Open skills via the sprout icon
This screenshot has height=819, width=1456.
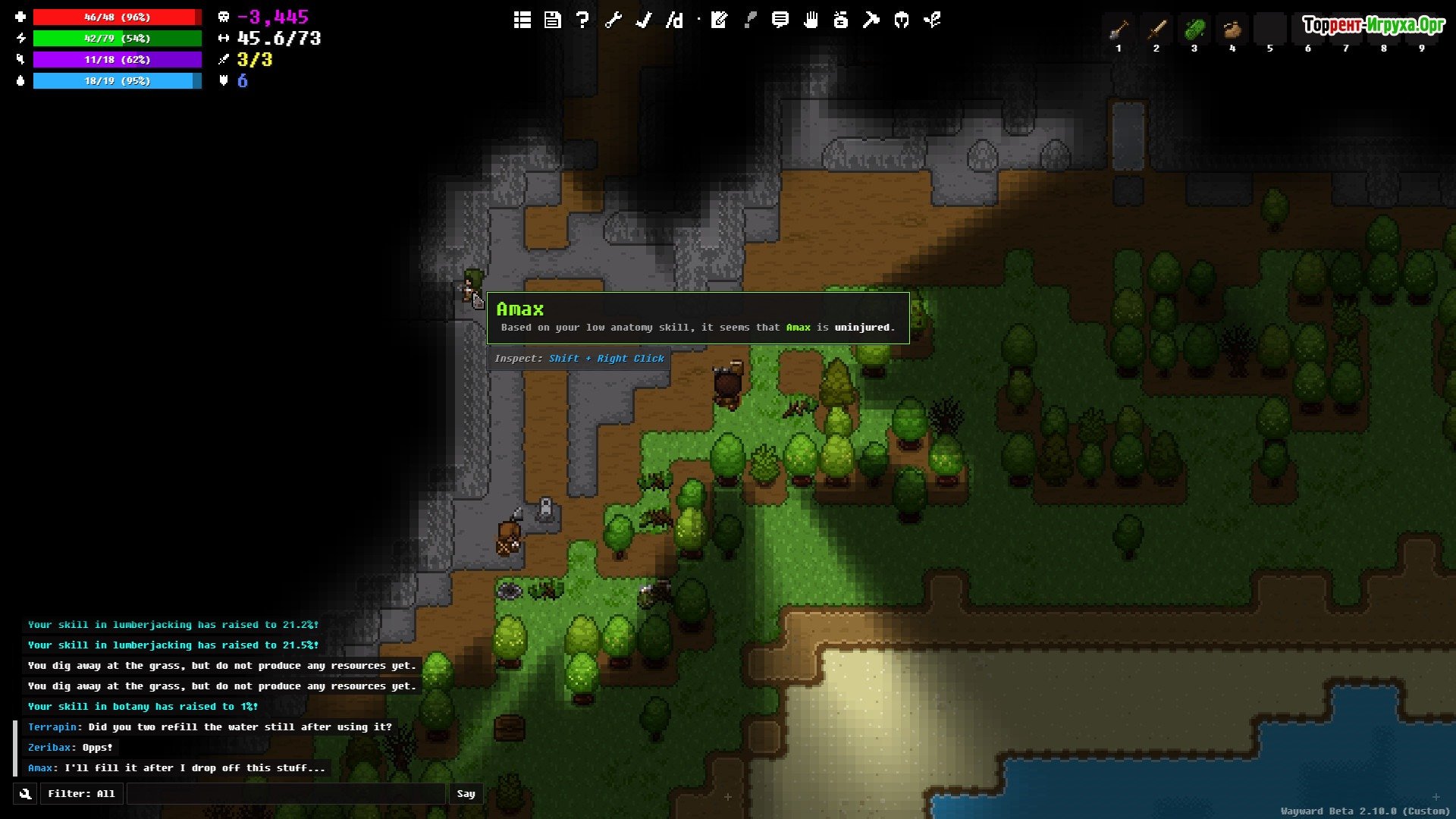[x=932, y=20]
